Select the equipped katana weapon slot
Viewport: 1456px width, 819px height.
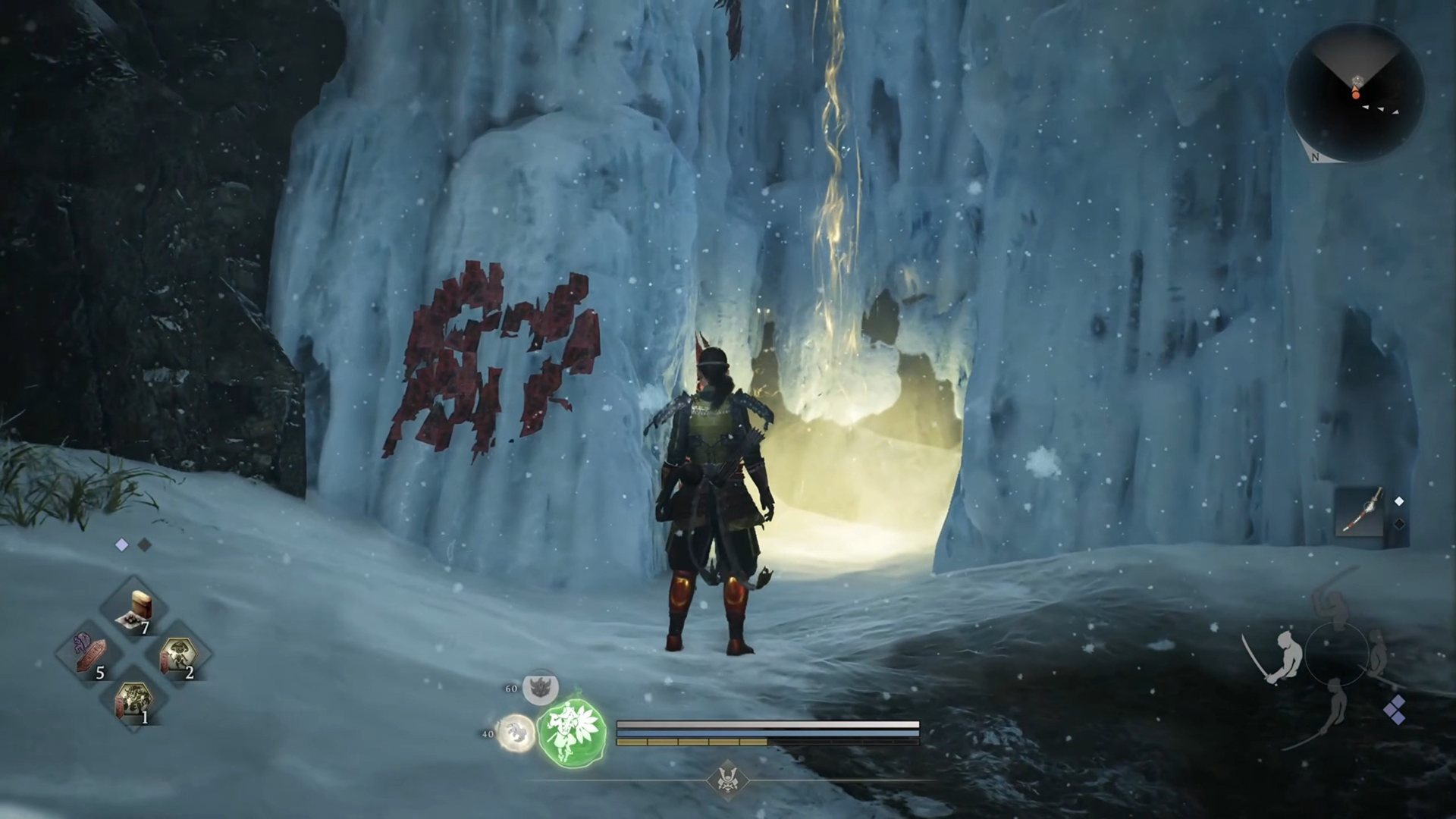click(1360, 513)
